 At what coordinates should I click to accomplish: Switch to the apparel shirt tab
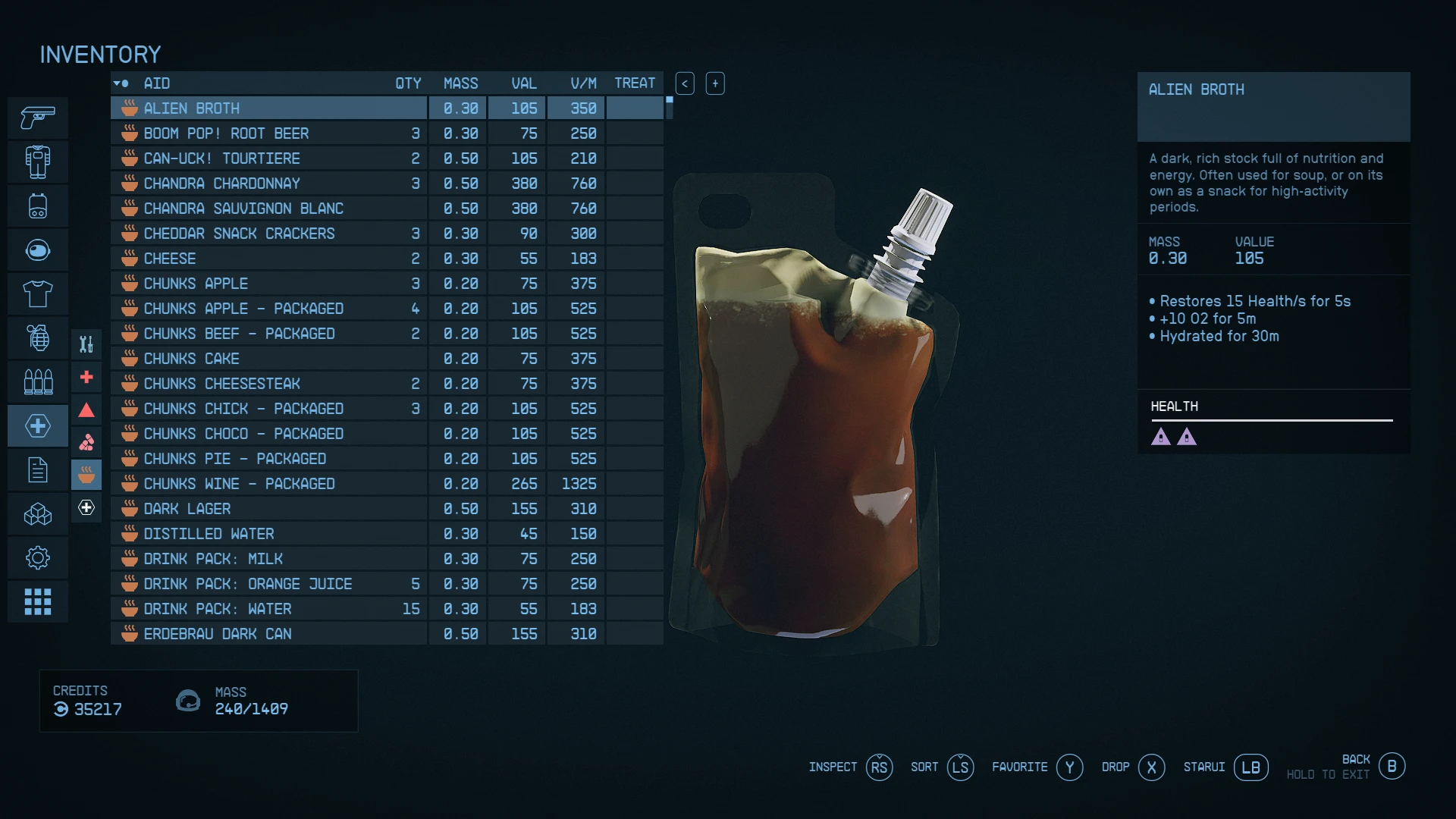(38, 294)
